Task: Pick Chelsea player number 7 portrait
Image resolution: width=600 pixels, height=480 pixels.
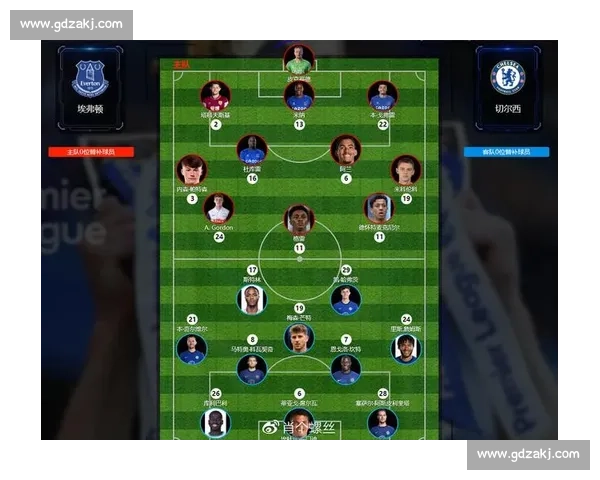Action: (346, 369)
